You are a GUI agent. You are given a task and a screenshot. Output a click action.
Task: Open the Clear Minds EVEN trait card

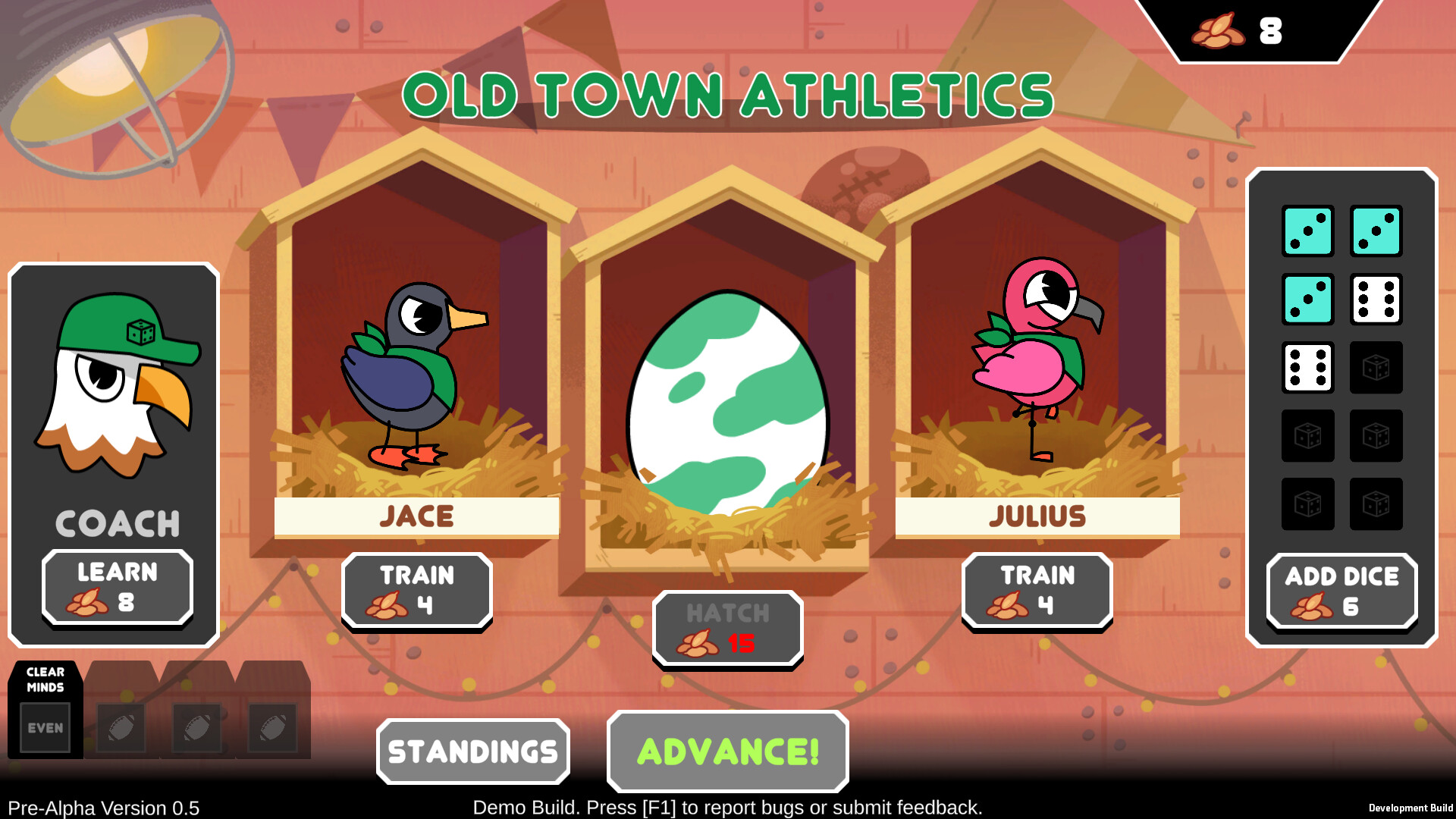tap(45, 709)
